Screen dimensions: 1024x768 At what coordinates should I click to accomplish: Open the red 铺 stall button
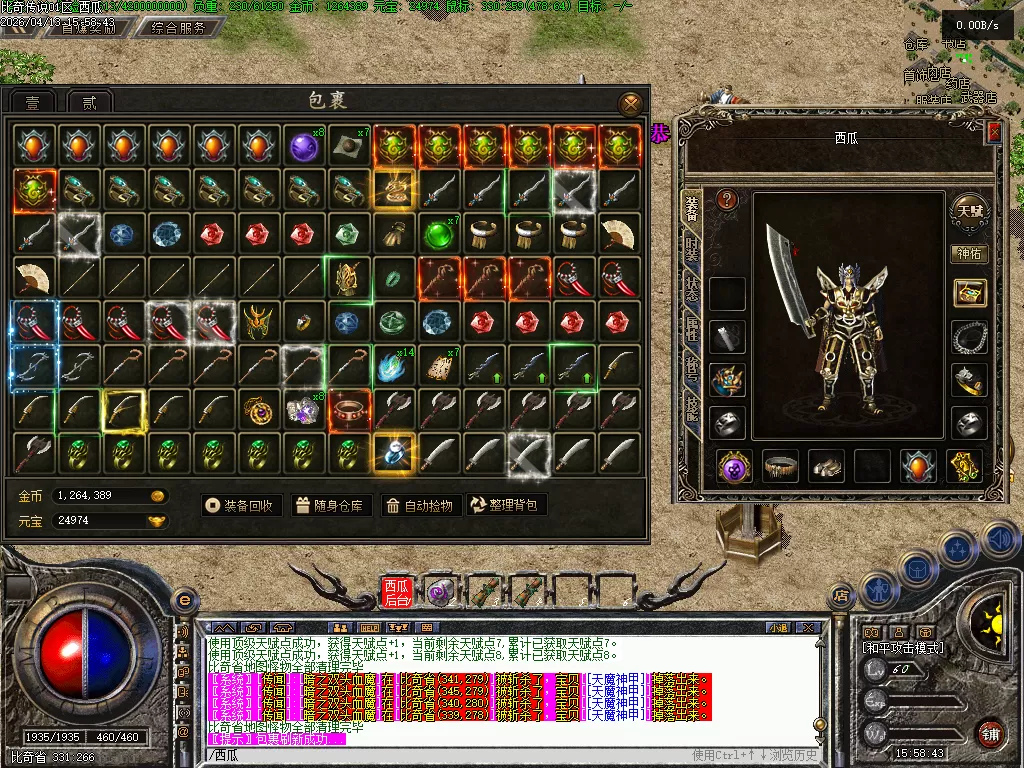point(990,733)
